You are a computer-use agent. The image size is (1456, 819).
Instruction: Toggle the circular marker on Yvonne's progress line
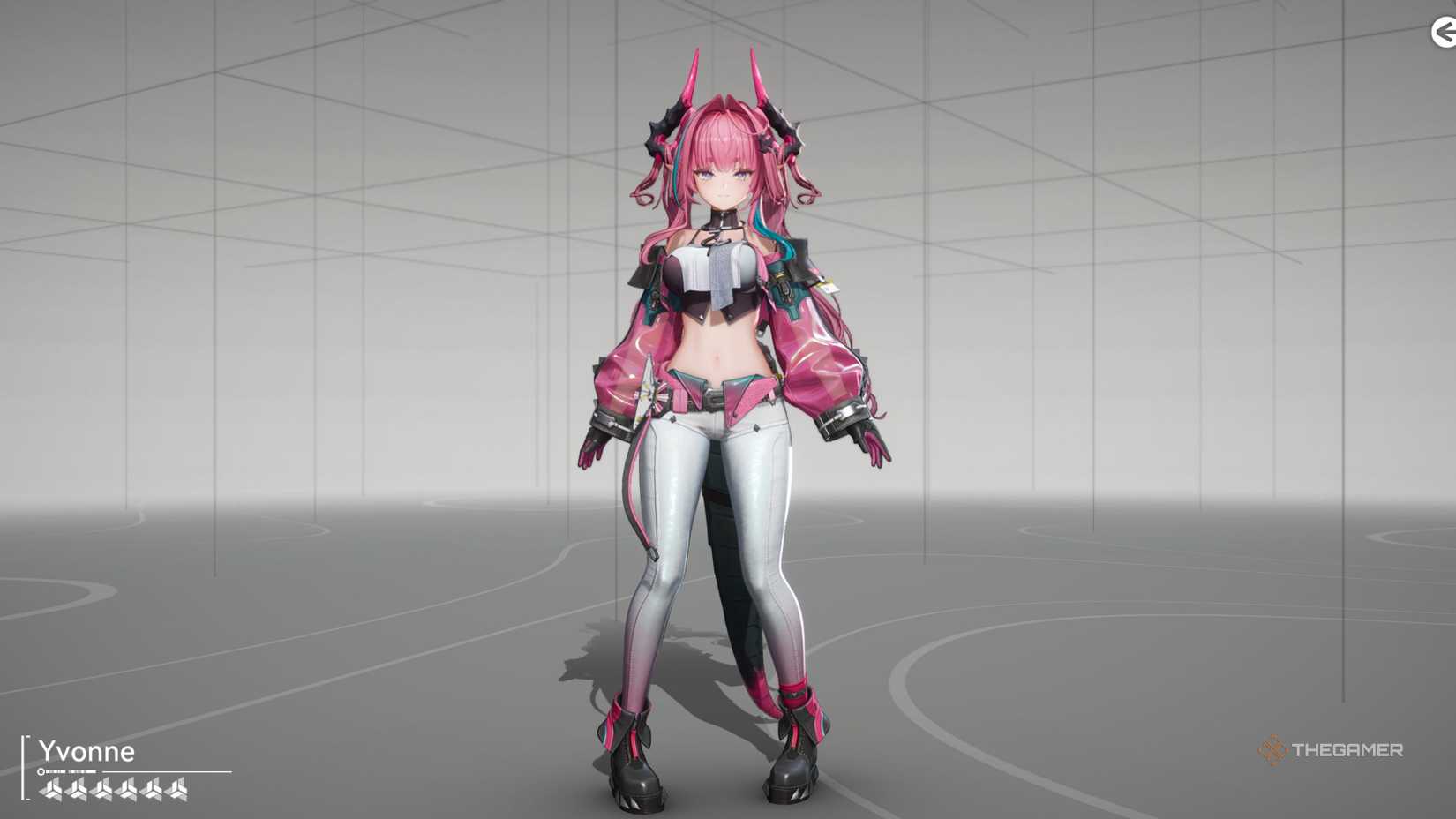41,771
